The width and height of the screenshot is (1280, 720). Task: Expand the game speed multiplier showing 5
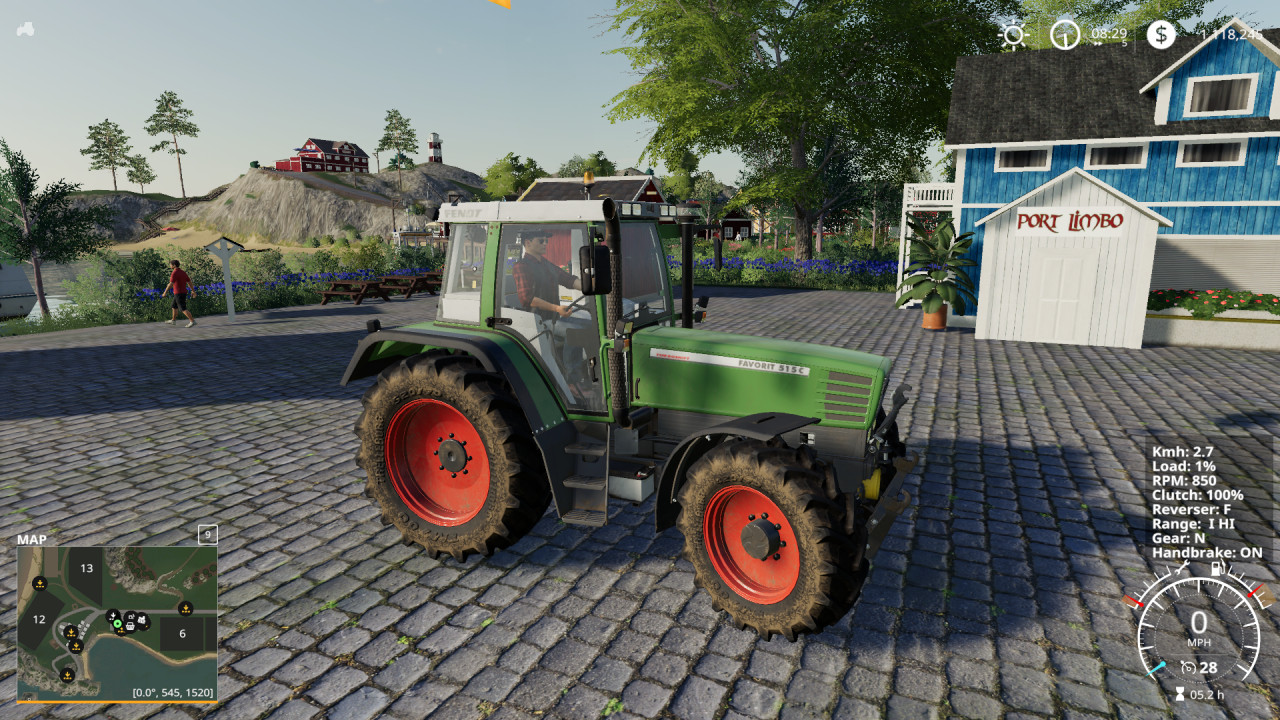tap(1124, 43)
